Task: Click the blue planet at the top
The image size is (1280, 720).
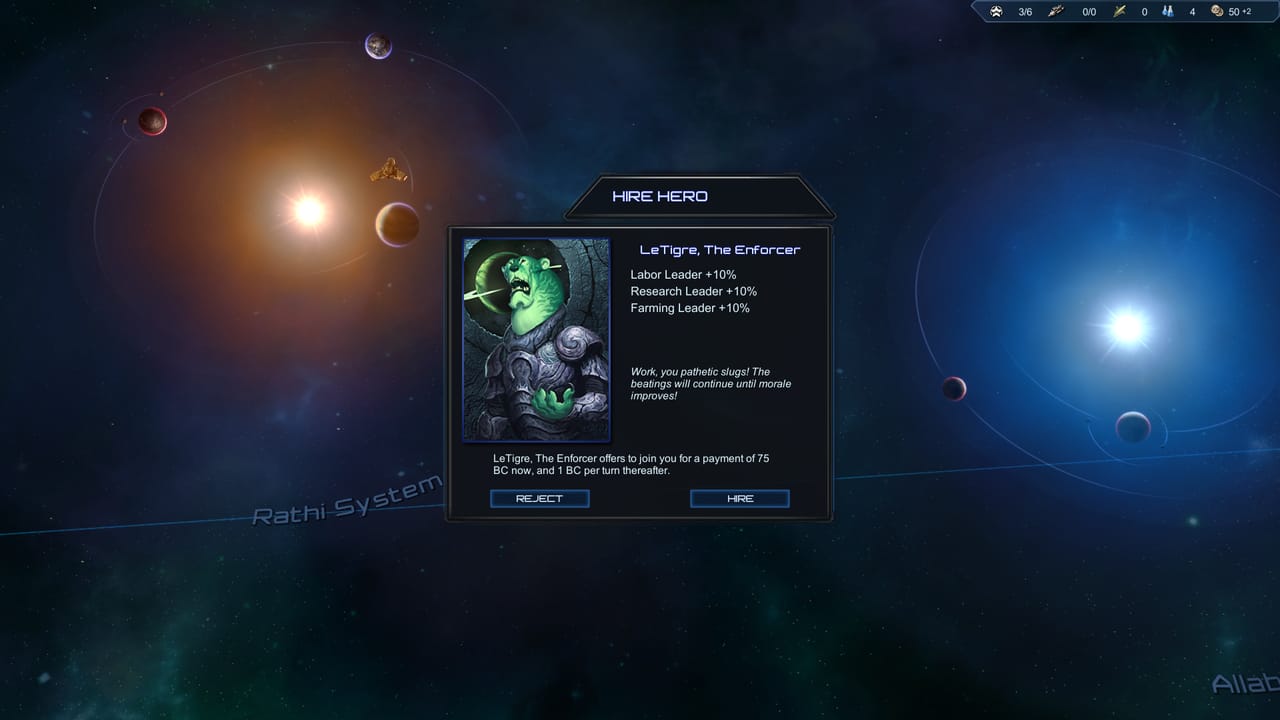Action: pyautogui.click(x=375, y=47)
